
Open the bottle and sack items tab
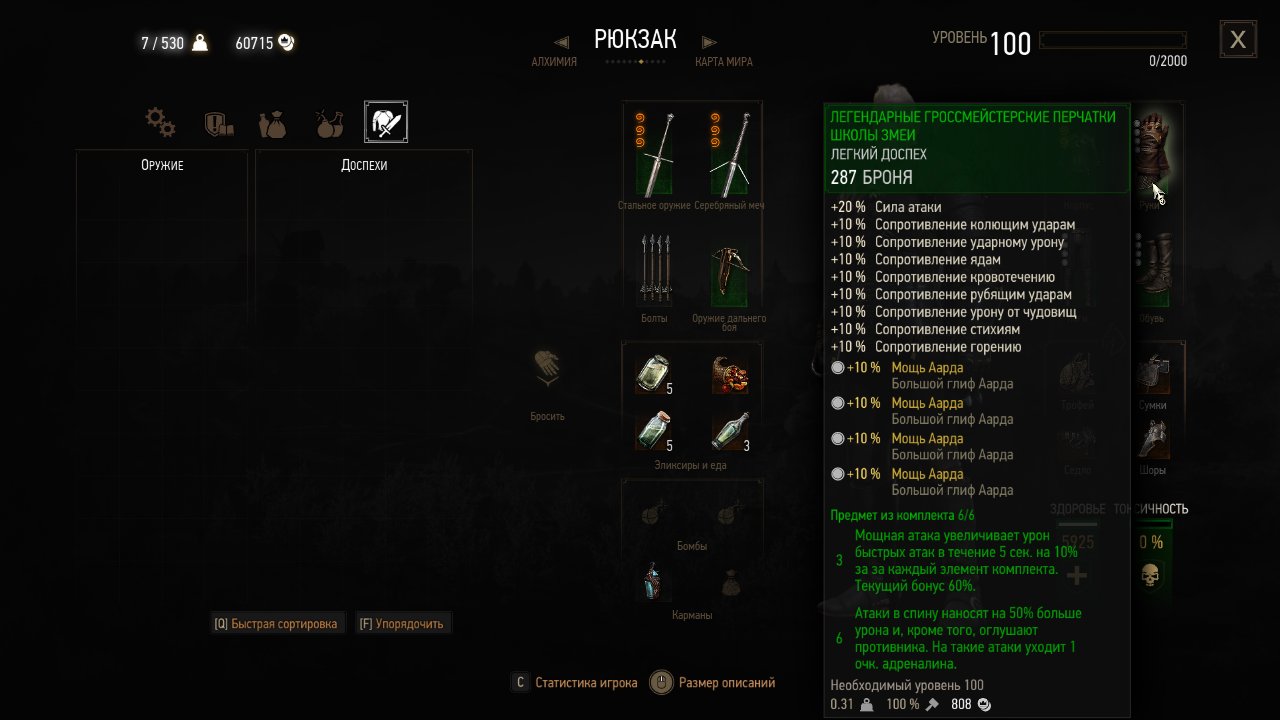click(272, 123)
